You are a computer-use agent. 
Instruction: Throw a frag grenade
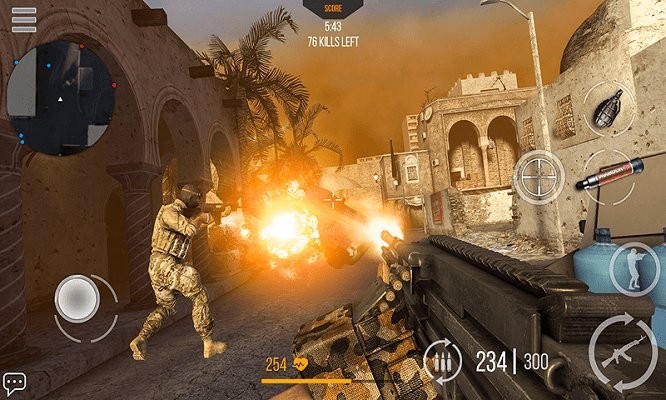click(607, 108)
